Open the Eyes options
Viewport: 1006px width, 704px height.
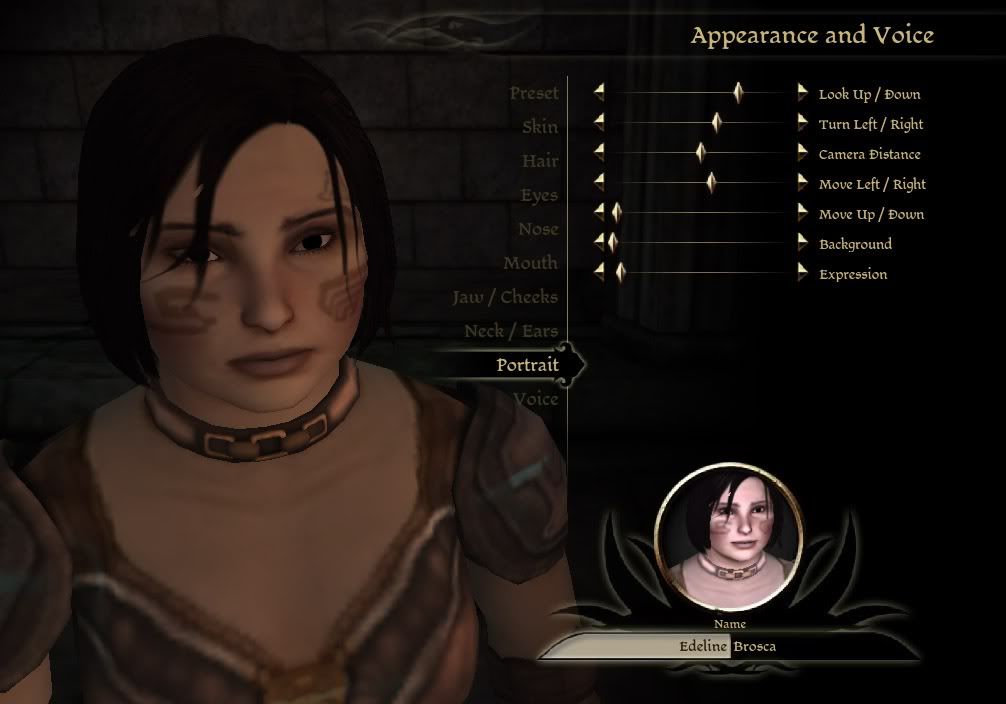[539, 195]
